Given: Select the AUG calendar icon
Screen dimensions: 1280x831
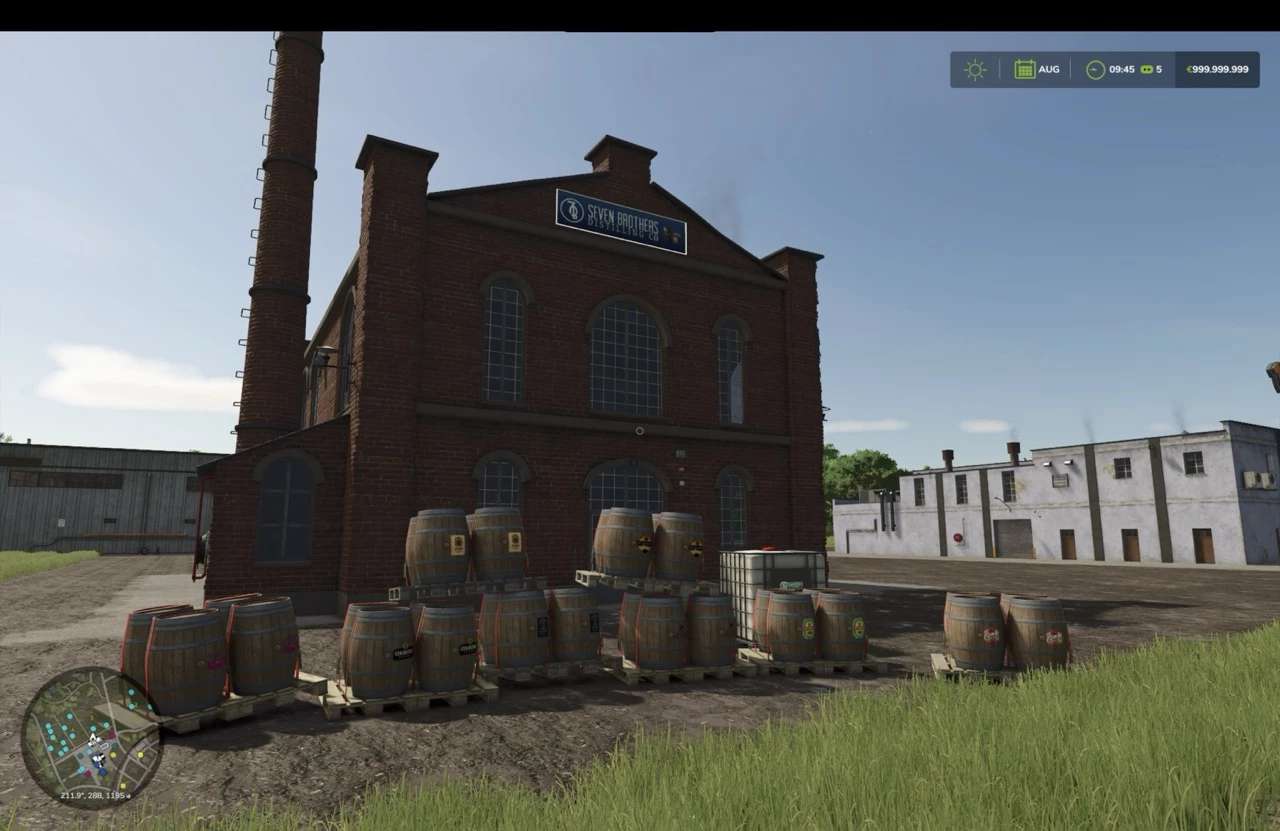Looking at the screenshot, I should point(1025,69).
